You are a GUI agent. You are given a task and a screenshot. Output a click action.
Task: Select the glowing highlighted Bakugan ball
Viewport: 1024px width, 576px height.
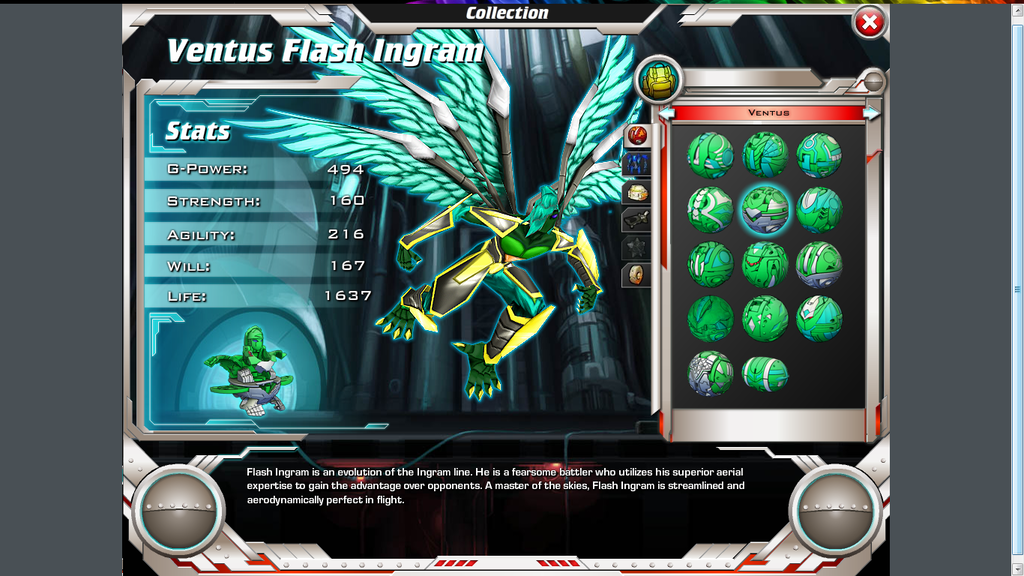[765, 210]
